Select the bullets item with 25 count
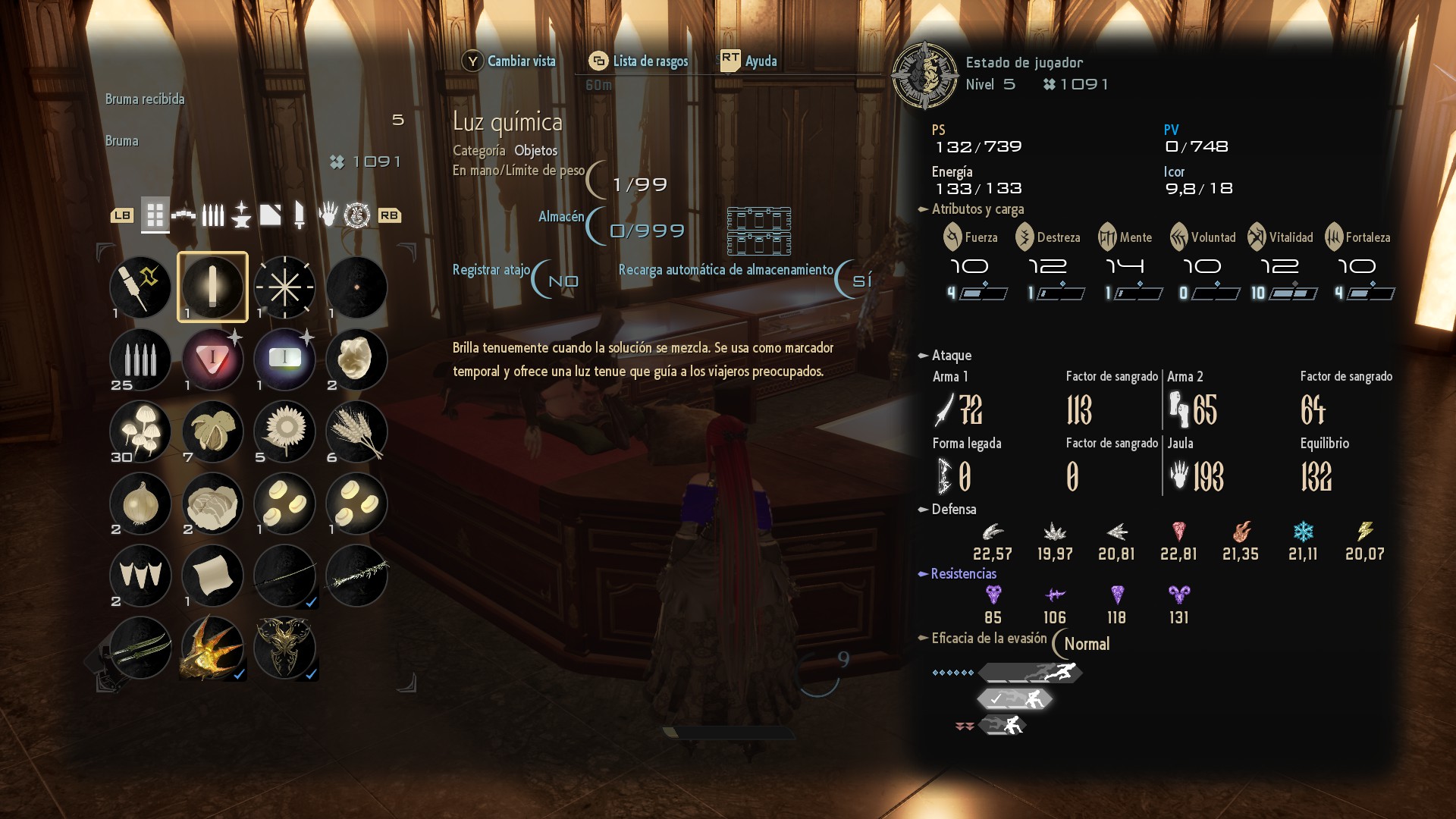The width and height of the screenshot is (1456, 819). pos(140,359)
